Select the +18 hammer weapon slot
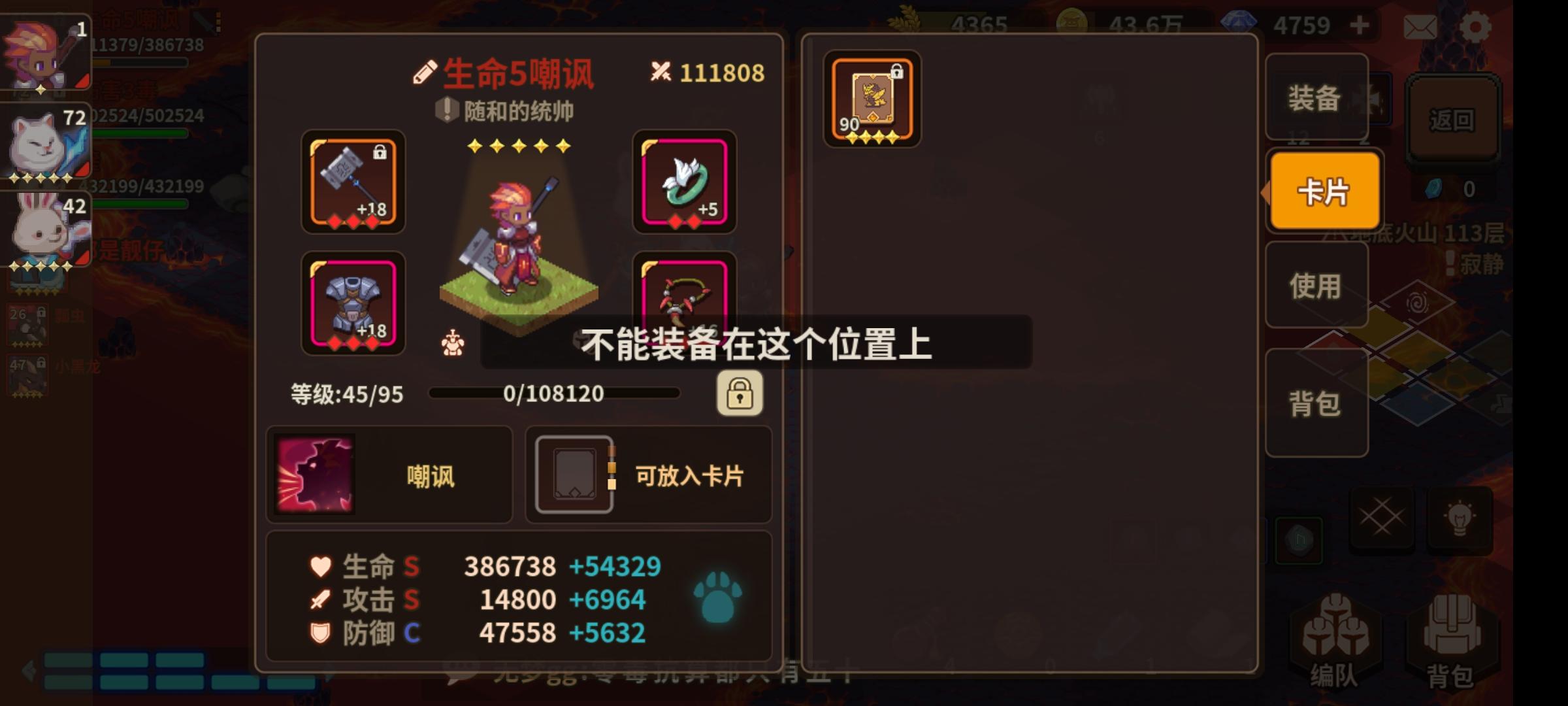 [352, 184]
